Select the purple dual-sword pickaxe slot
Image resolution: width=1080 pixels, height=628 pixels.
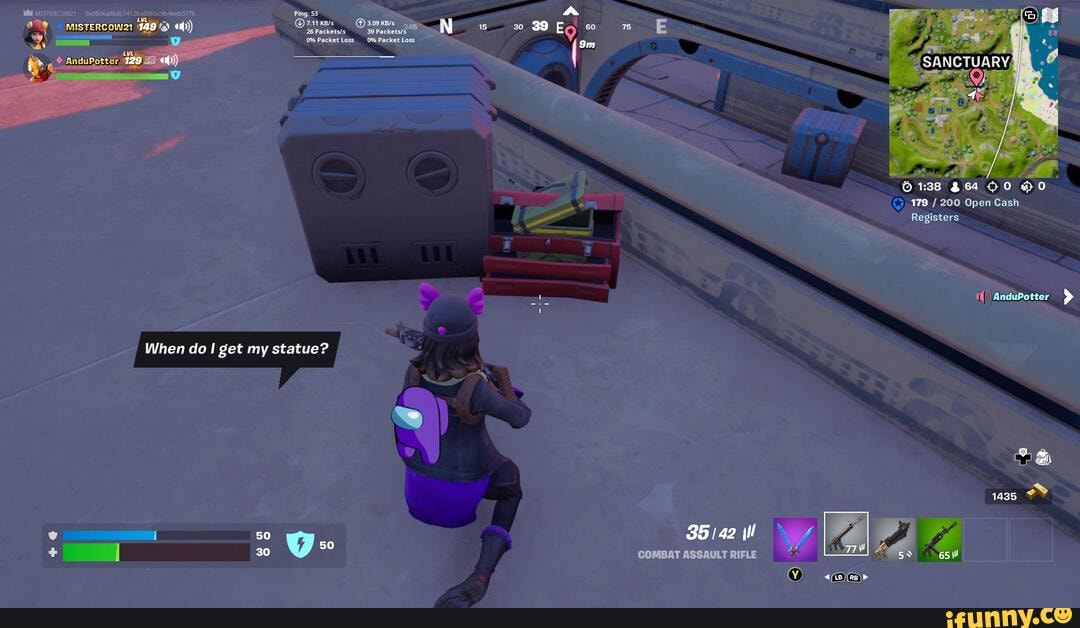tap(795, 539)
